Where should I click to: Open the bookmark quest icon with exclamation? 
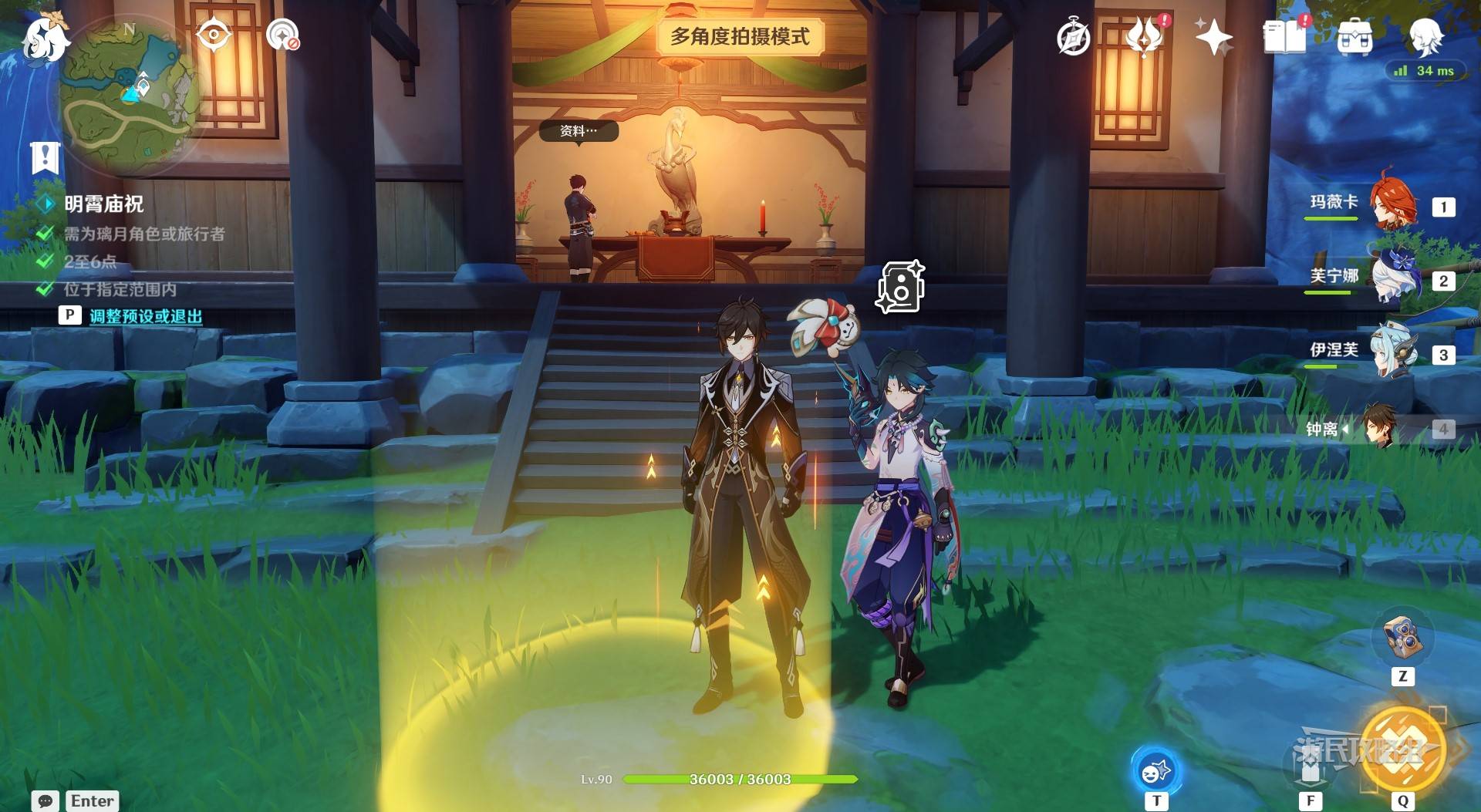pyautogui.click(x=45, y=158)
